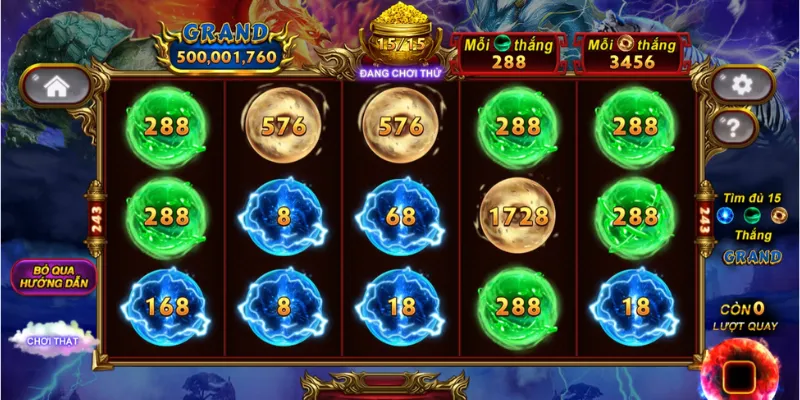
Task: Select the gold orb showing 1728
Action: point(518,216)
